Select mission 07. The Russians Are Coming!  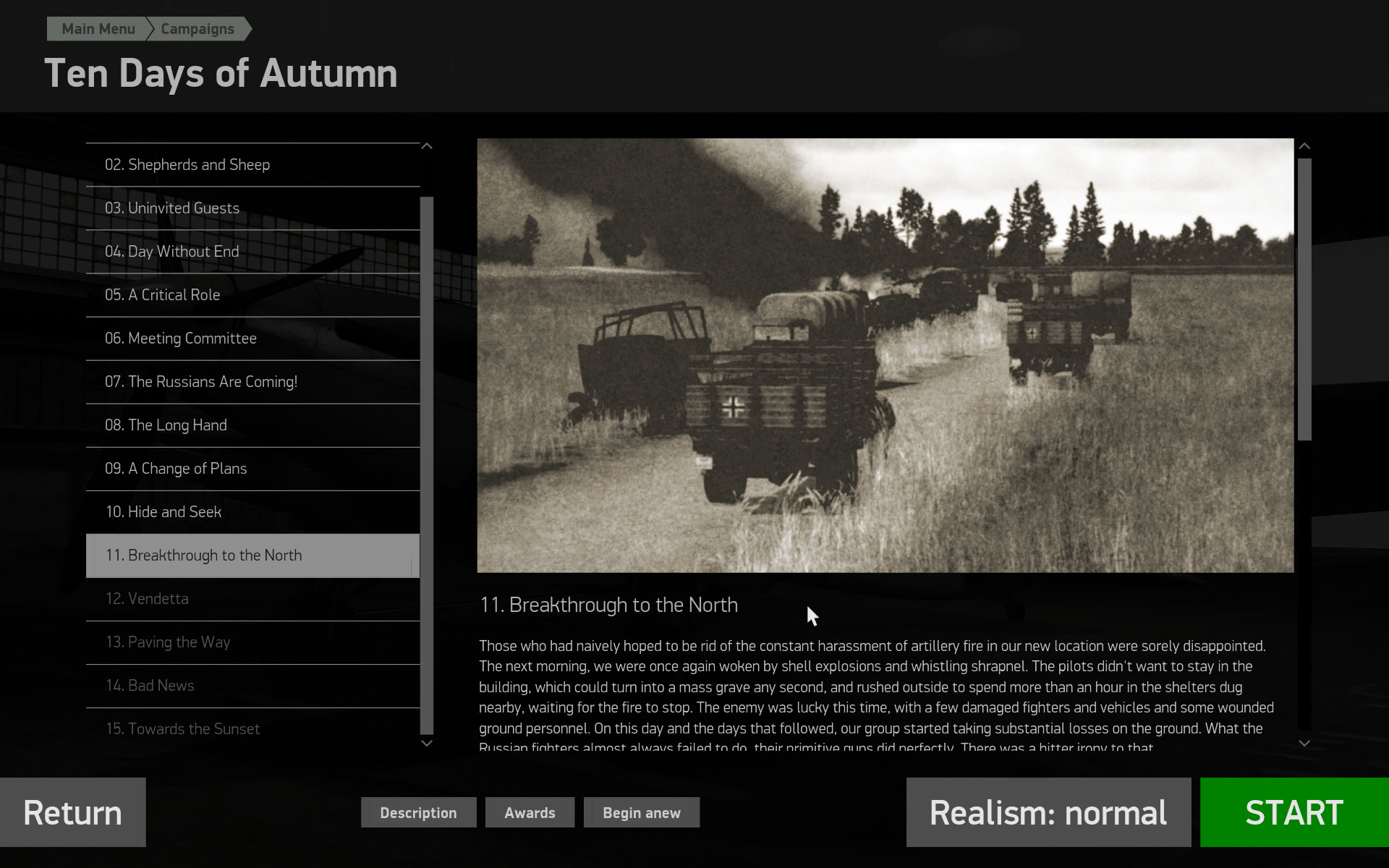[x=201, y=381]
